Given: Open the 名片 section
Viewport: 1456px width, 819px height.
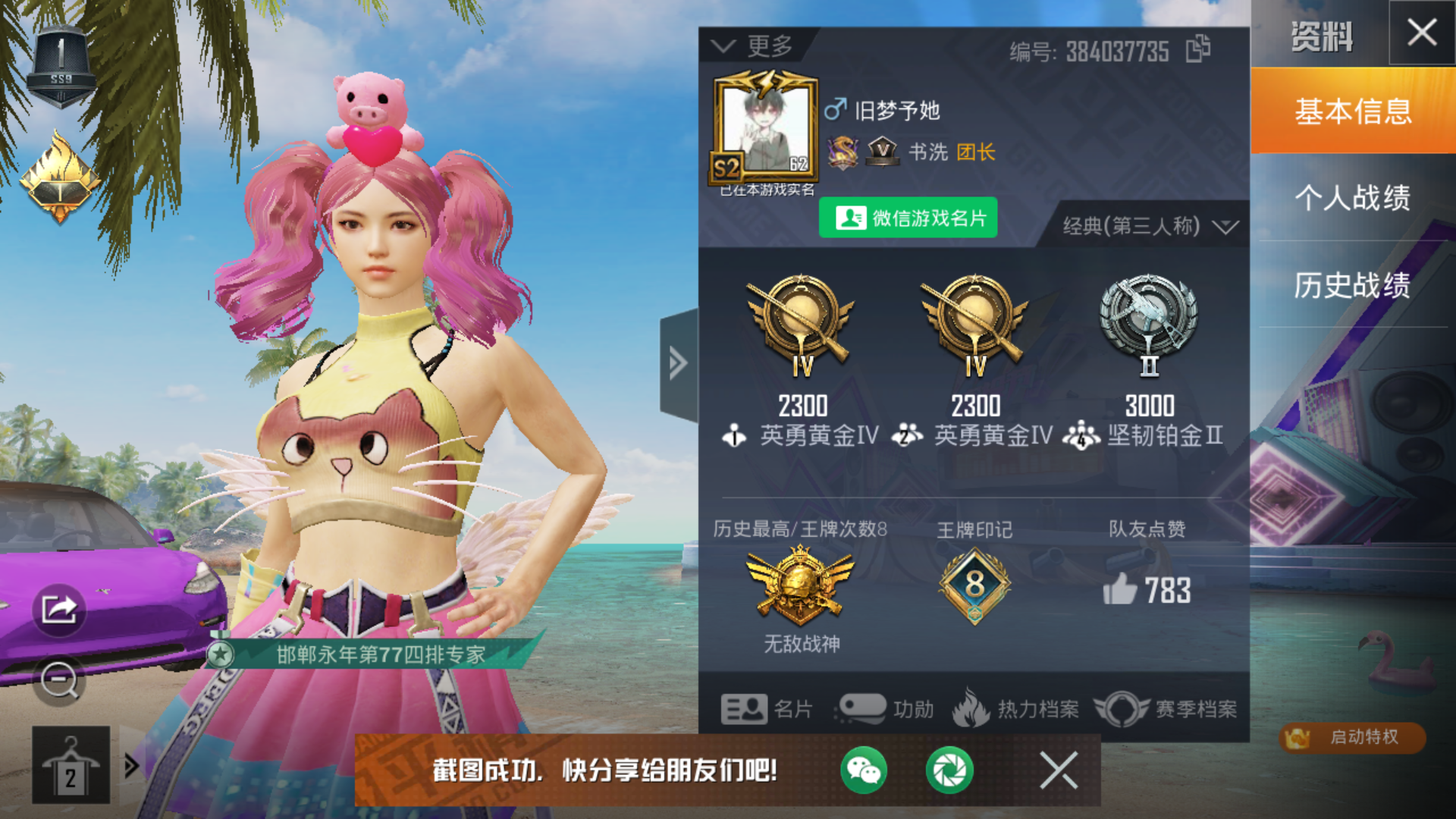Looking at the screenshot, I should 766,709.
